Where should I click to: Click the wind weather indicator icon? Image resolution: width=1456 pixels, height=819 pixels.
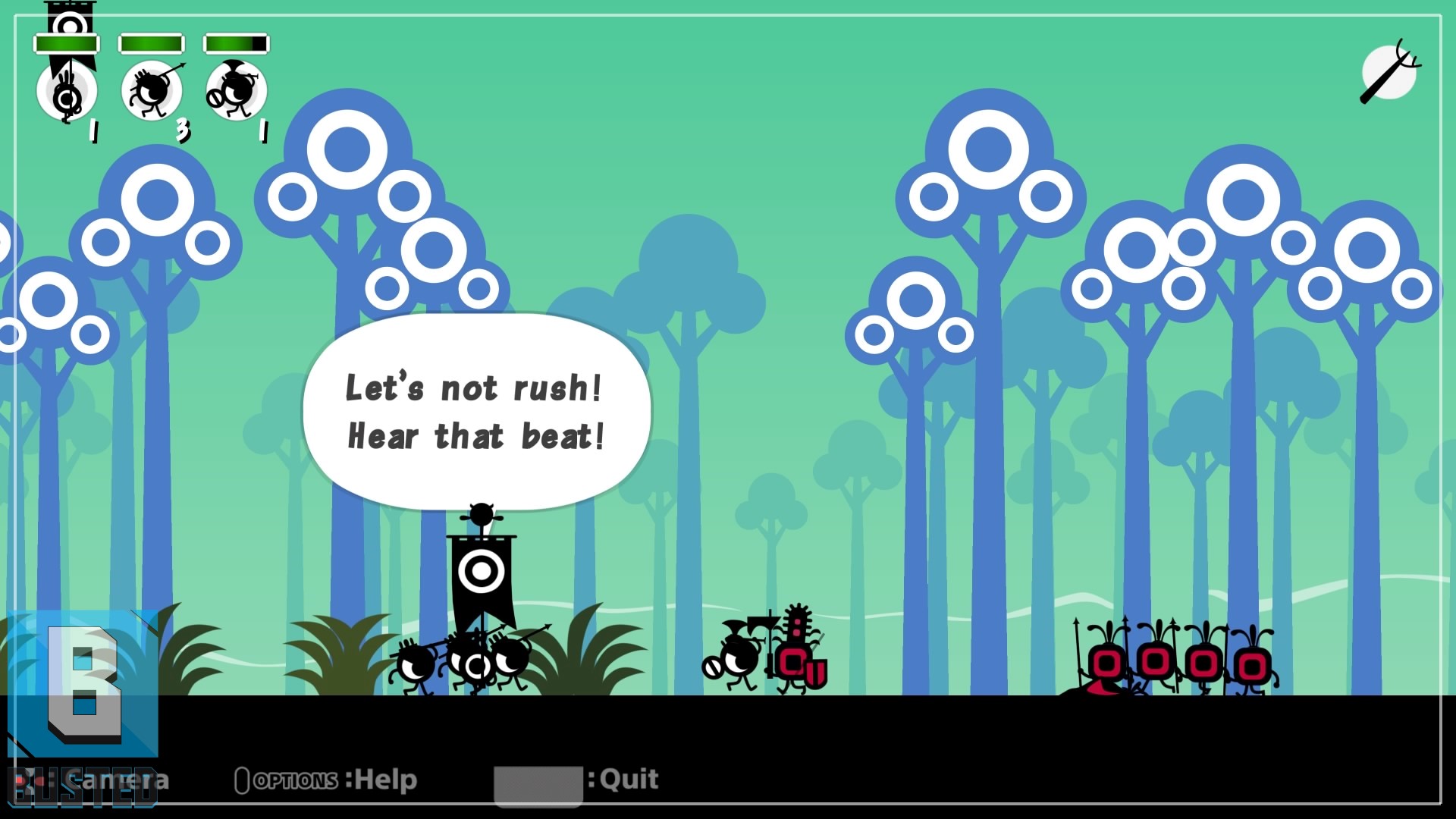pos(1389,73)
